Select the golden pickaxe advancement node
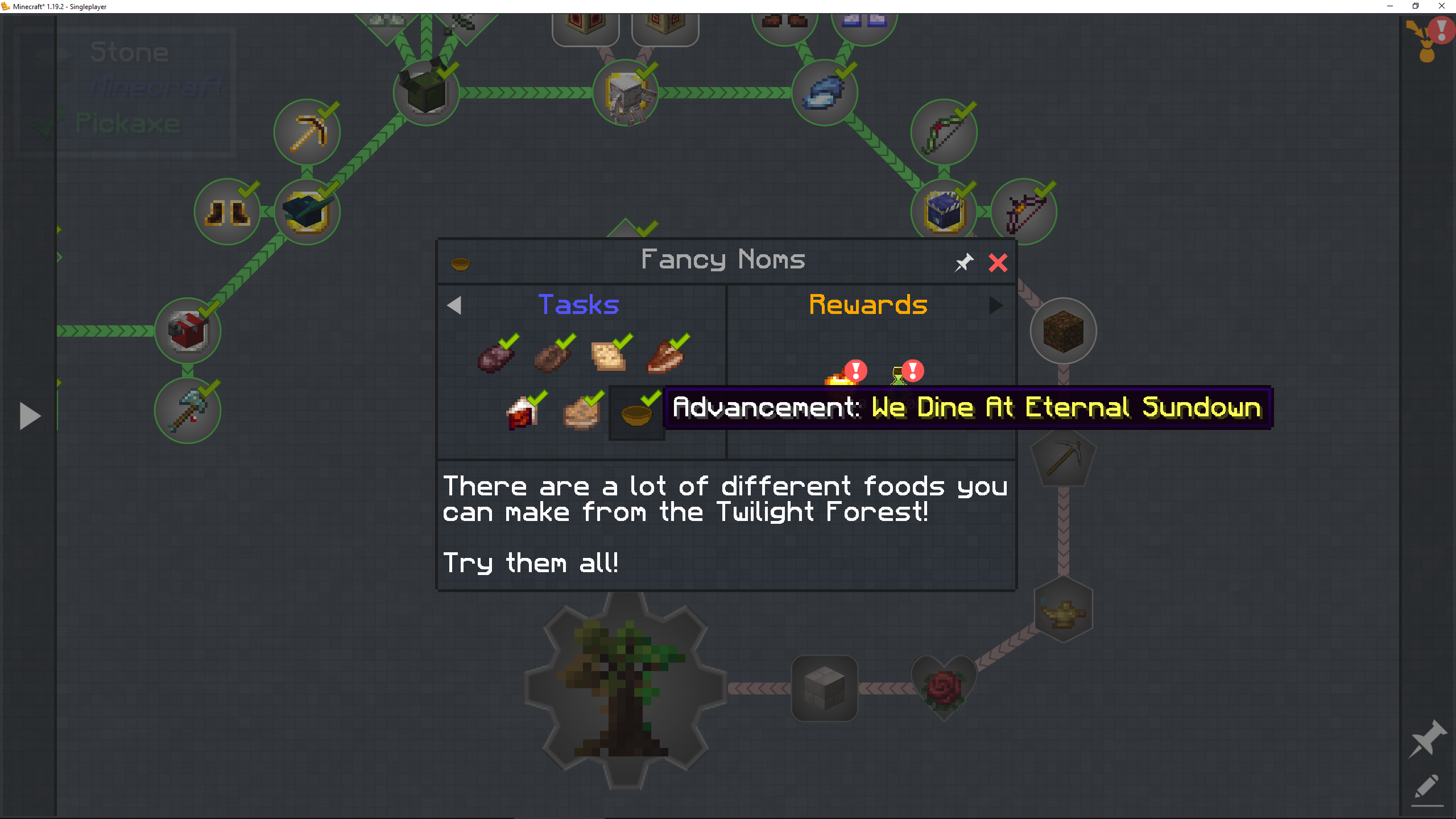1456x819 pixels. coord(307,132)
